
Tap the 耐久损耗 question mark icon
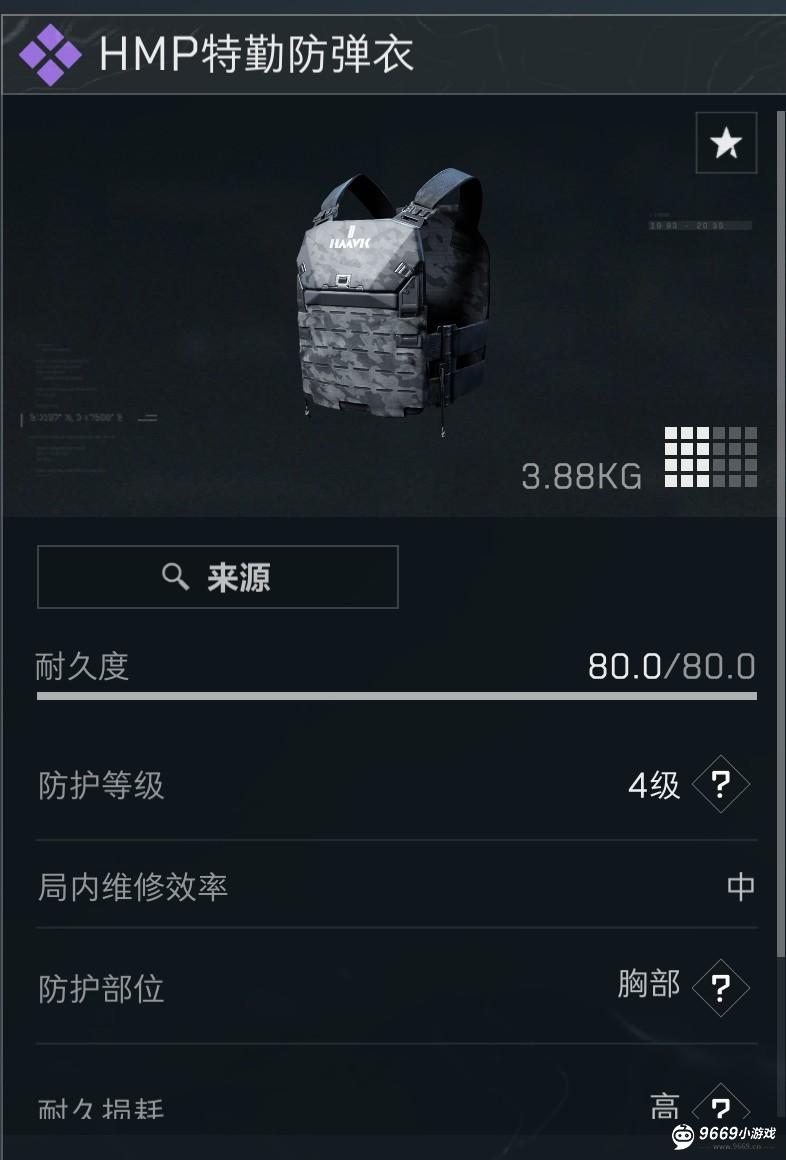point(720,1108)
